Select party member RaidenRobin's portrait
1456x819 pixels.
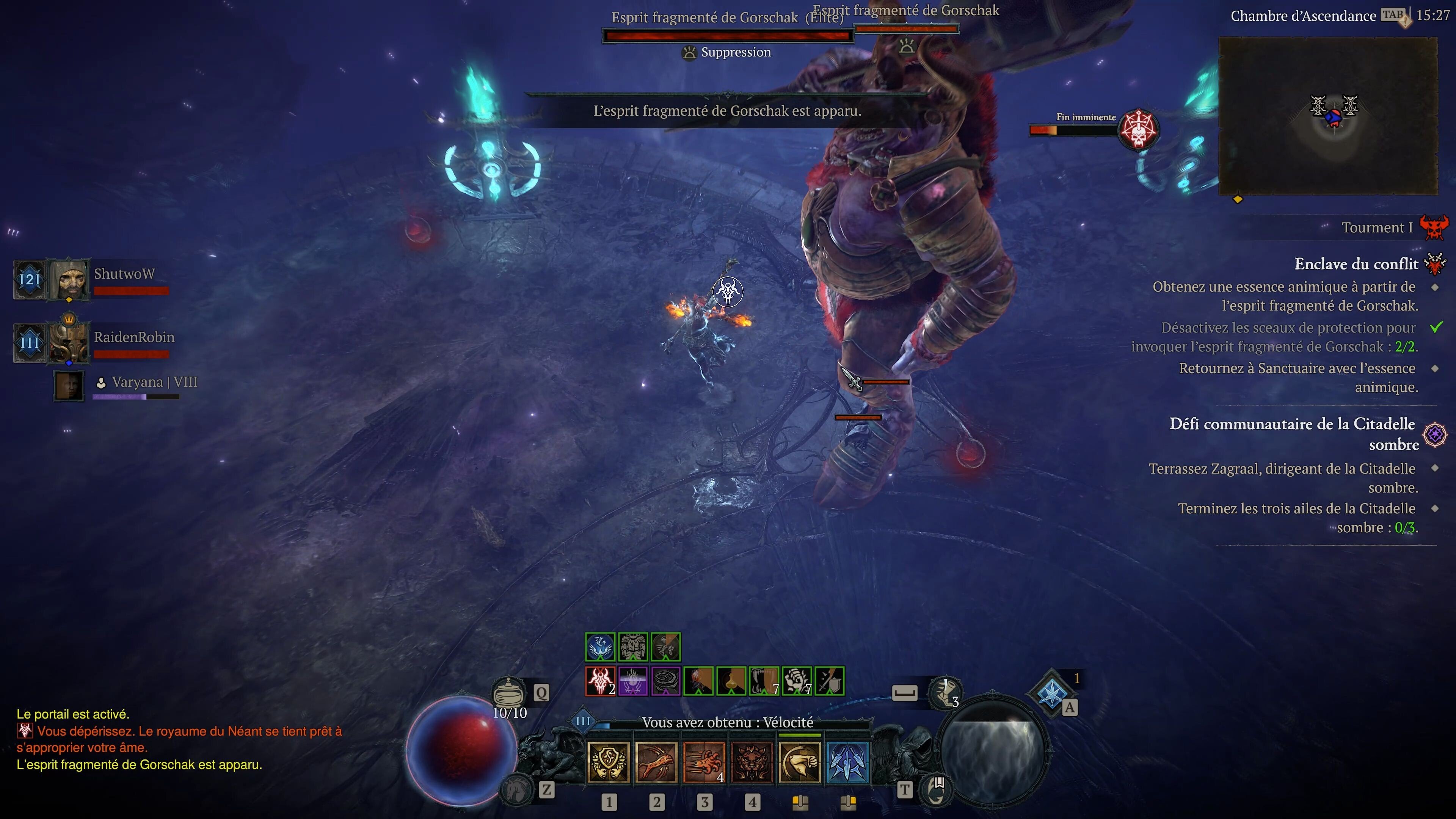point(69,342)
